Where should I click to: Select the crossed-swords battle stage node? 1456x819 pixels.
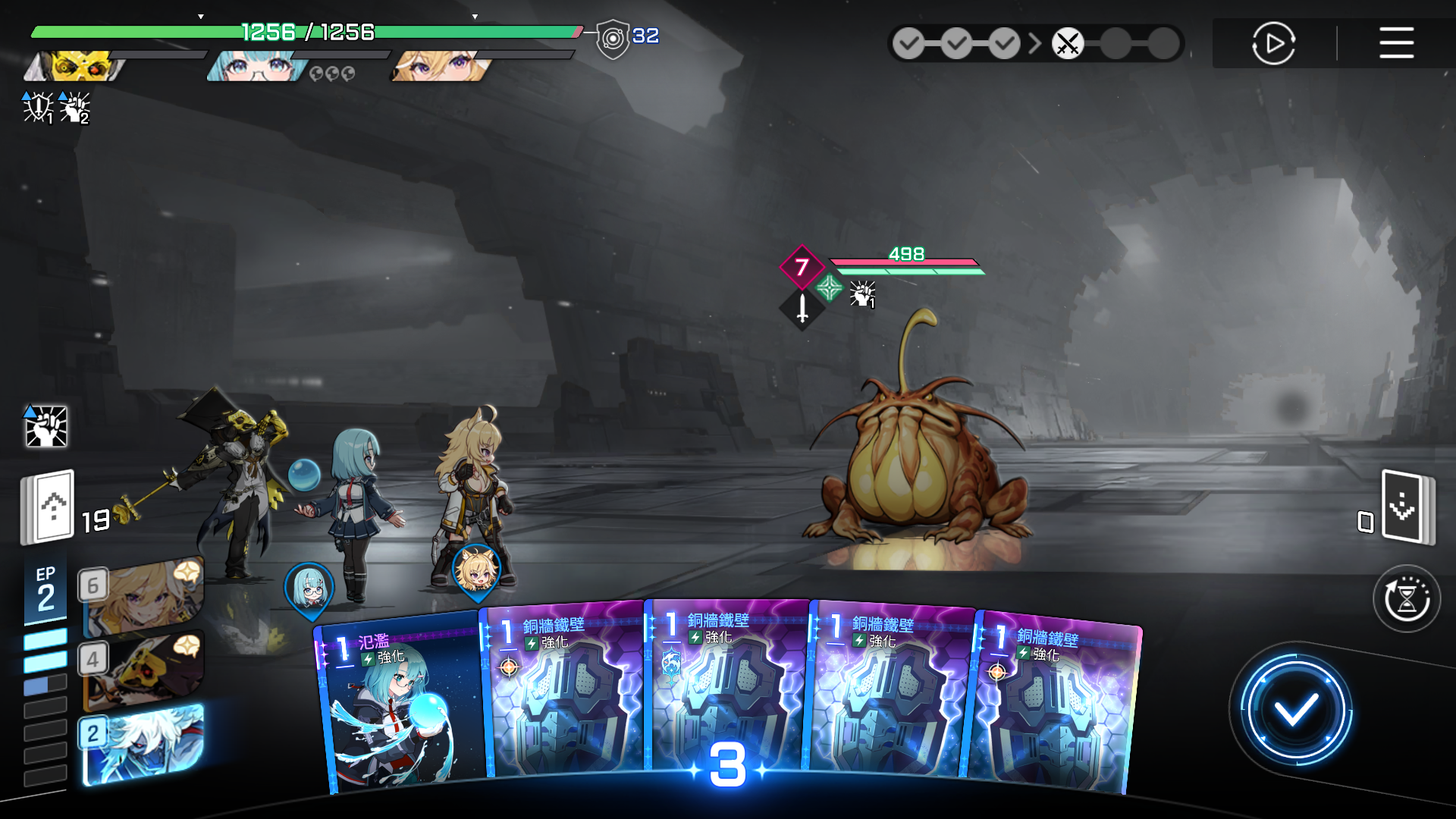1067,44
